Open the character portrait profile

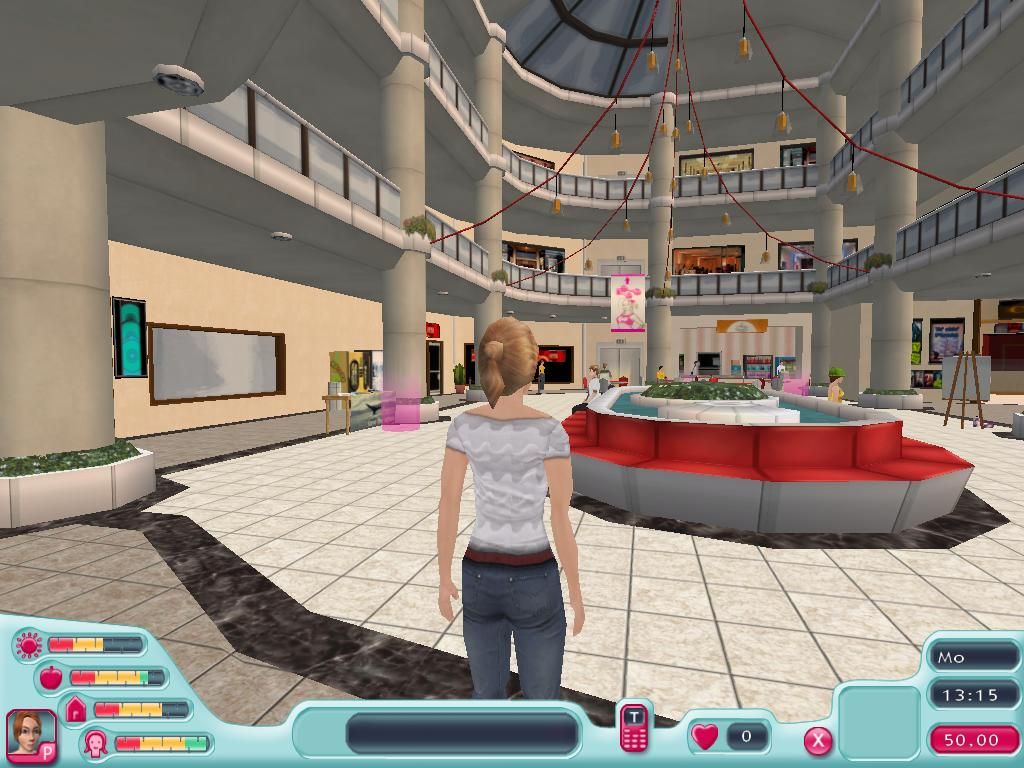[30, 734]
